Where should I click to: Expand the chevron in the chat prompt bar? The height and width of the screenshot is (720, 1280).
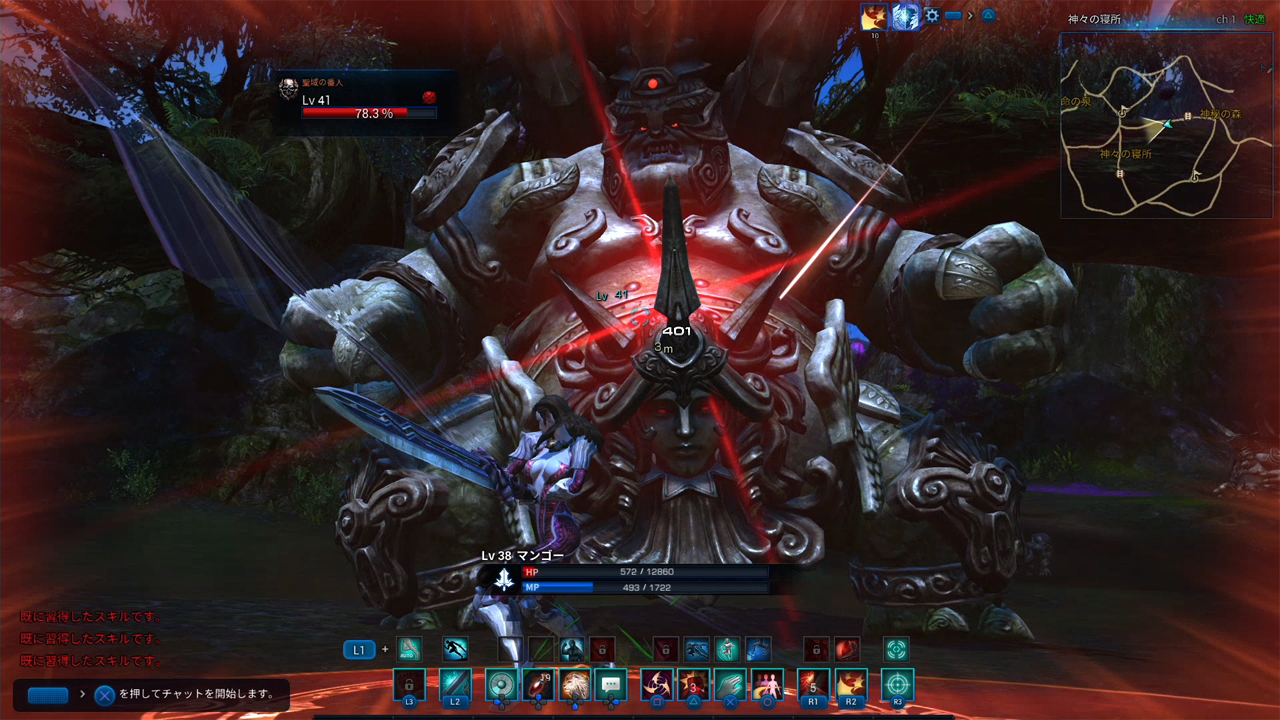tap(82, 694)
